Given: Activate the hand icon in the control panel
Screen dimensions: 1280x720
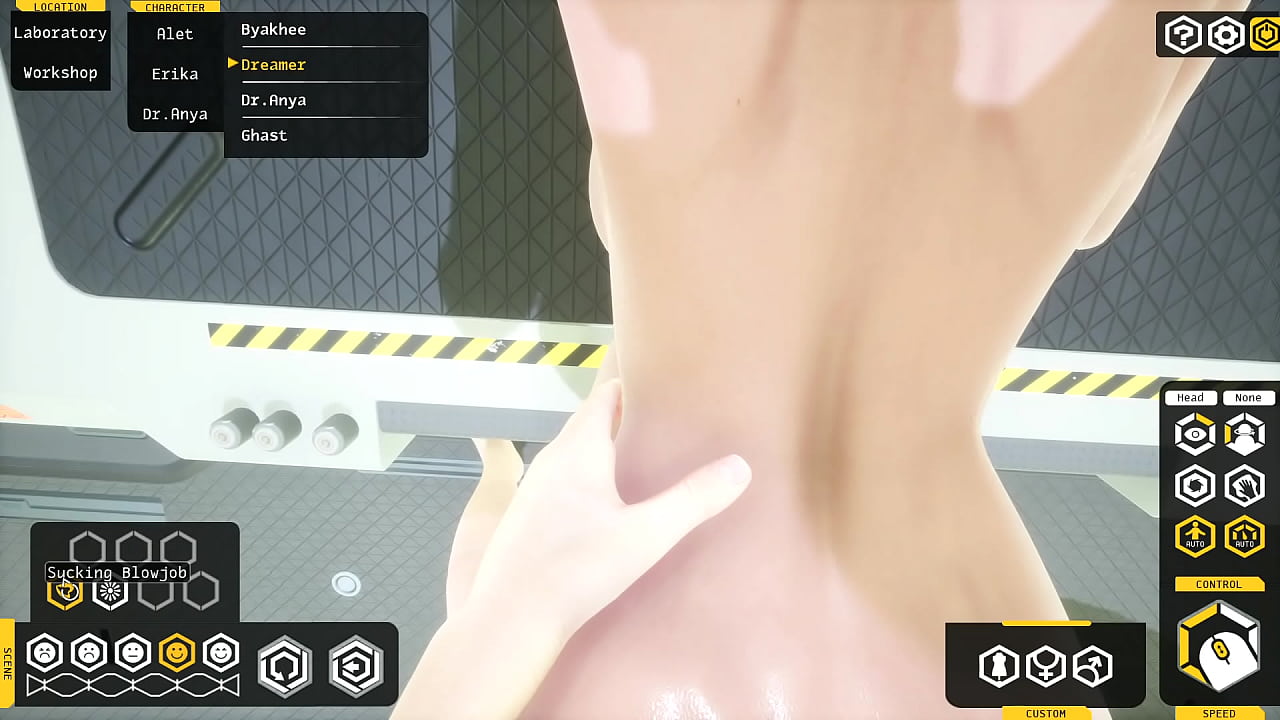Looking at the screenshot, I should 1245,486.
